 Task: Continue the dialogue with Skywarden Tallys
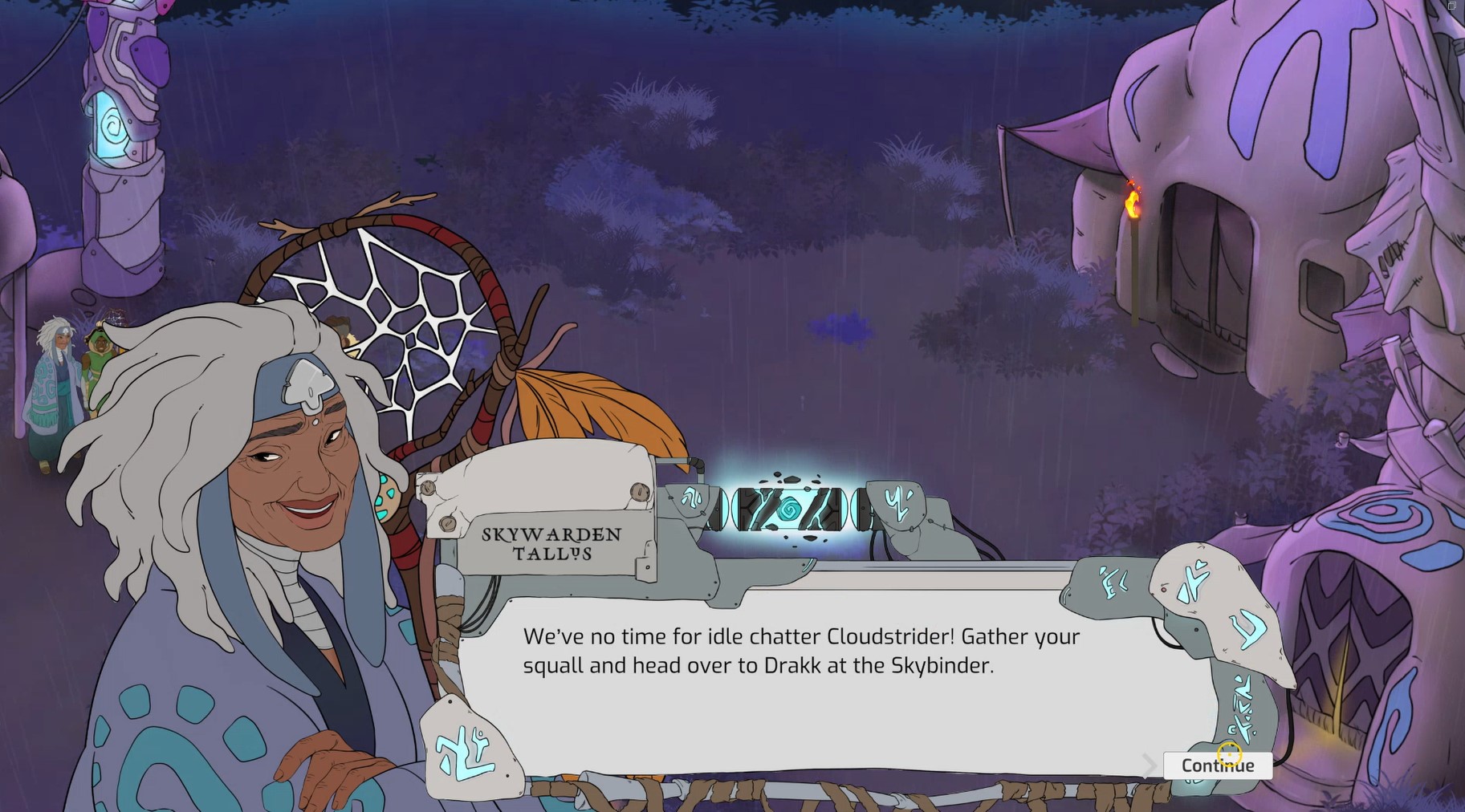[1216, 765]
